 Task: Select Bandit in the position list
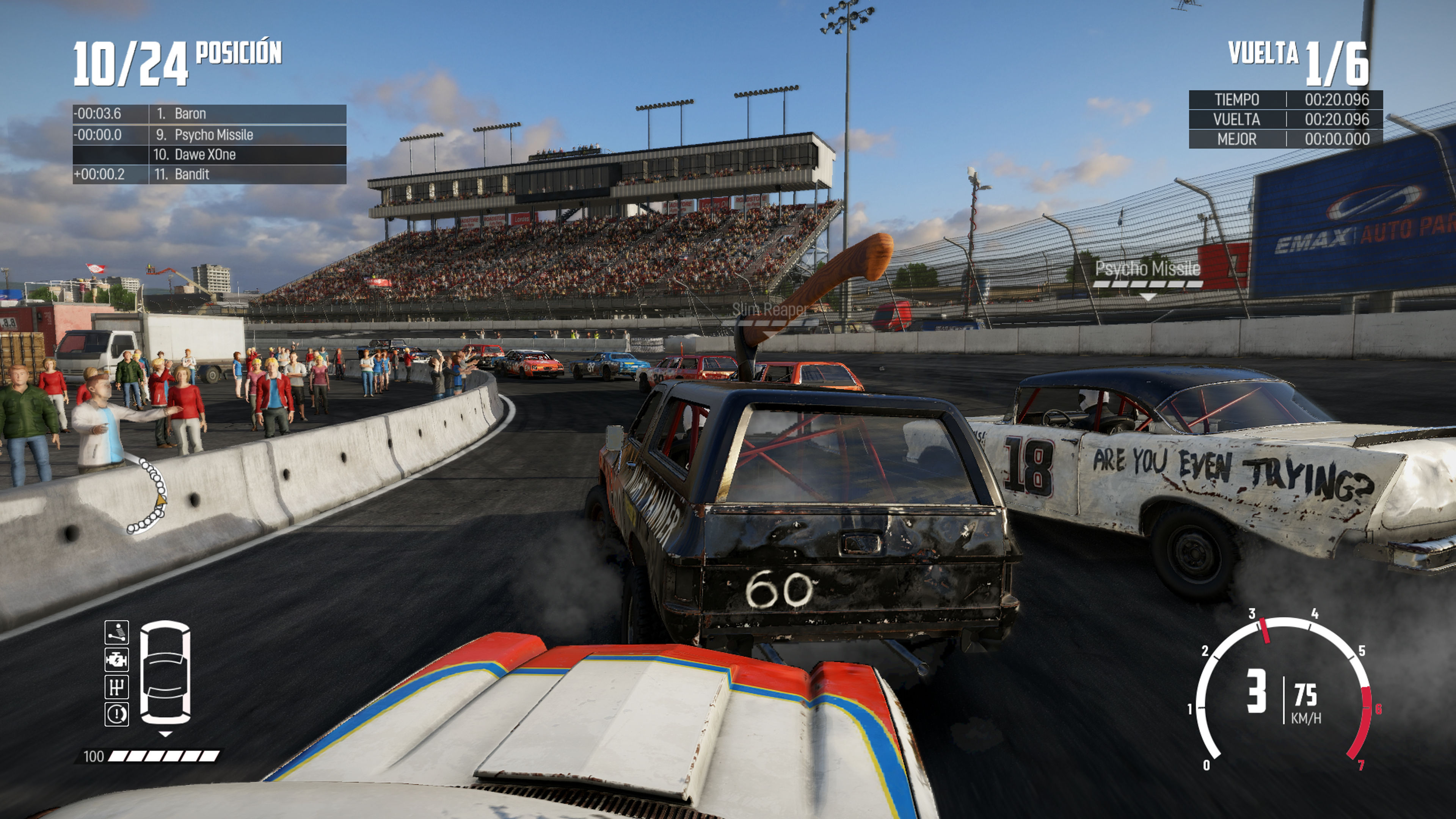209,174
